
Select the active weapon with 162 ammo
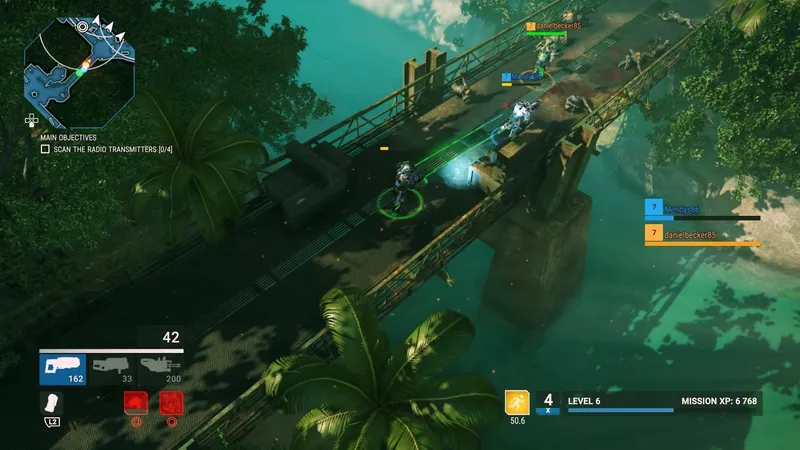[63, 369]
